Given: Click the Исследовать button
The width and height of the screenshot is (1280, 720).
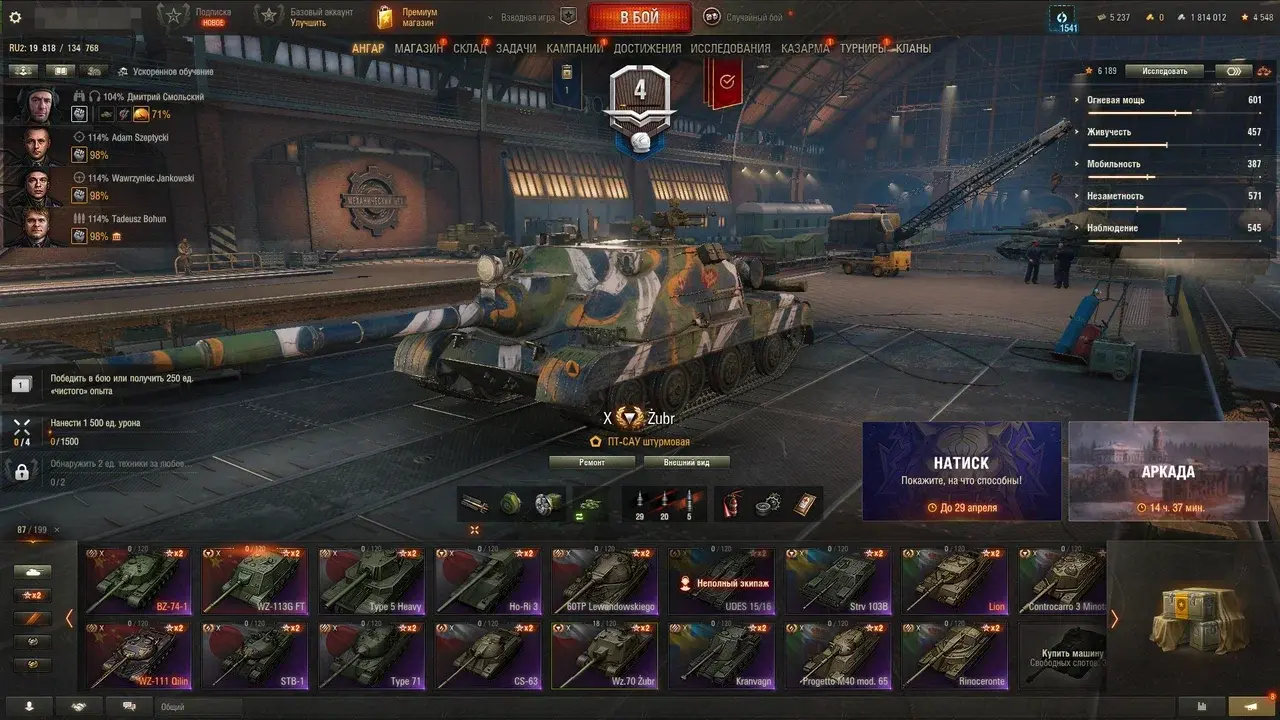Looking at the screenshot, I should [x=1163, y=71].
